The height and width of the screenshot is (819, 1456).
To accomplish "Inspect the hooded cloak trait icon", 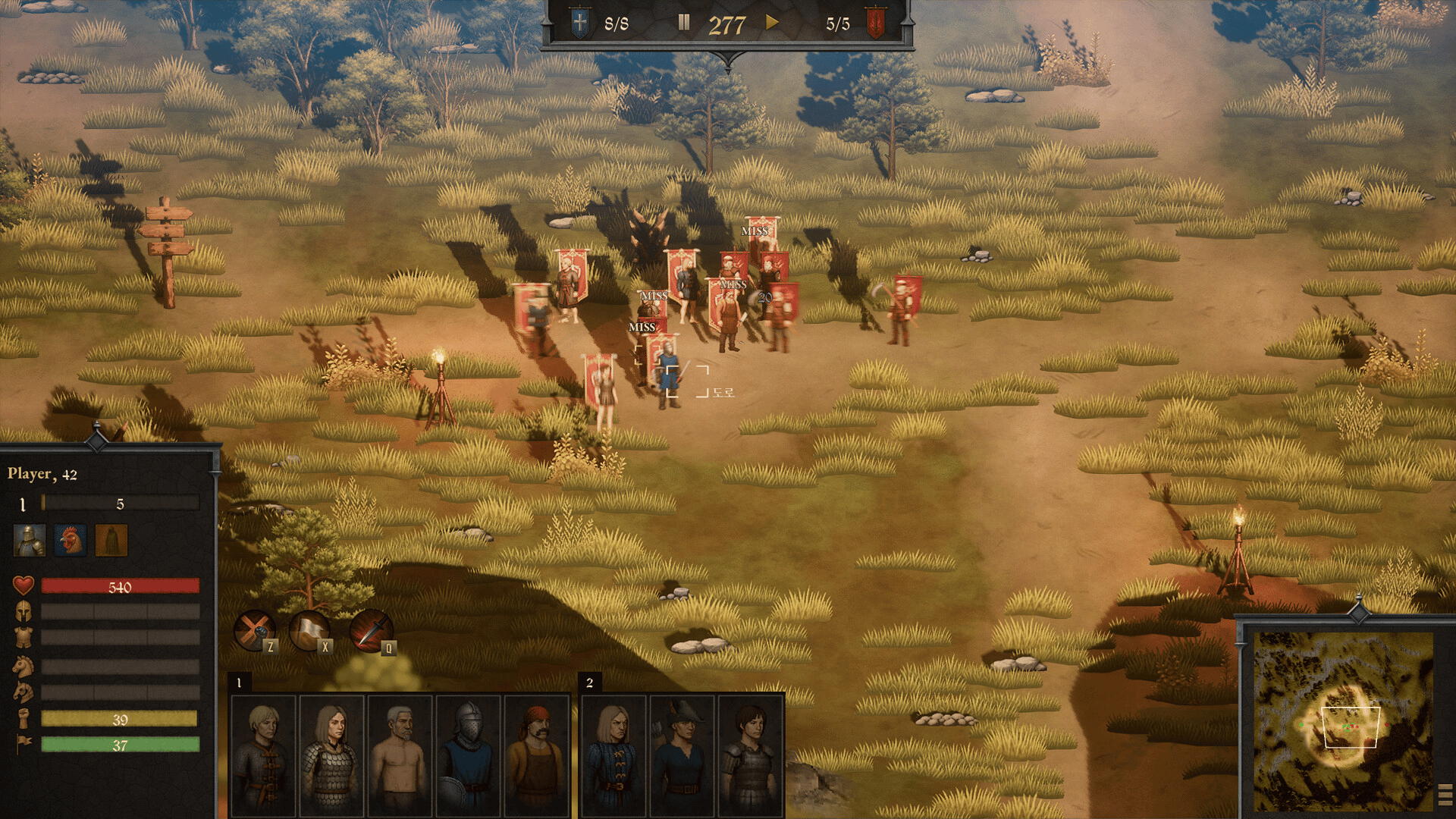I will [111, 540].
